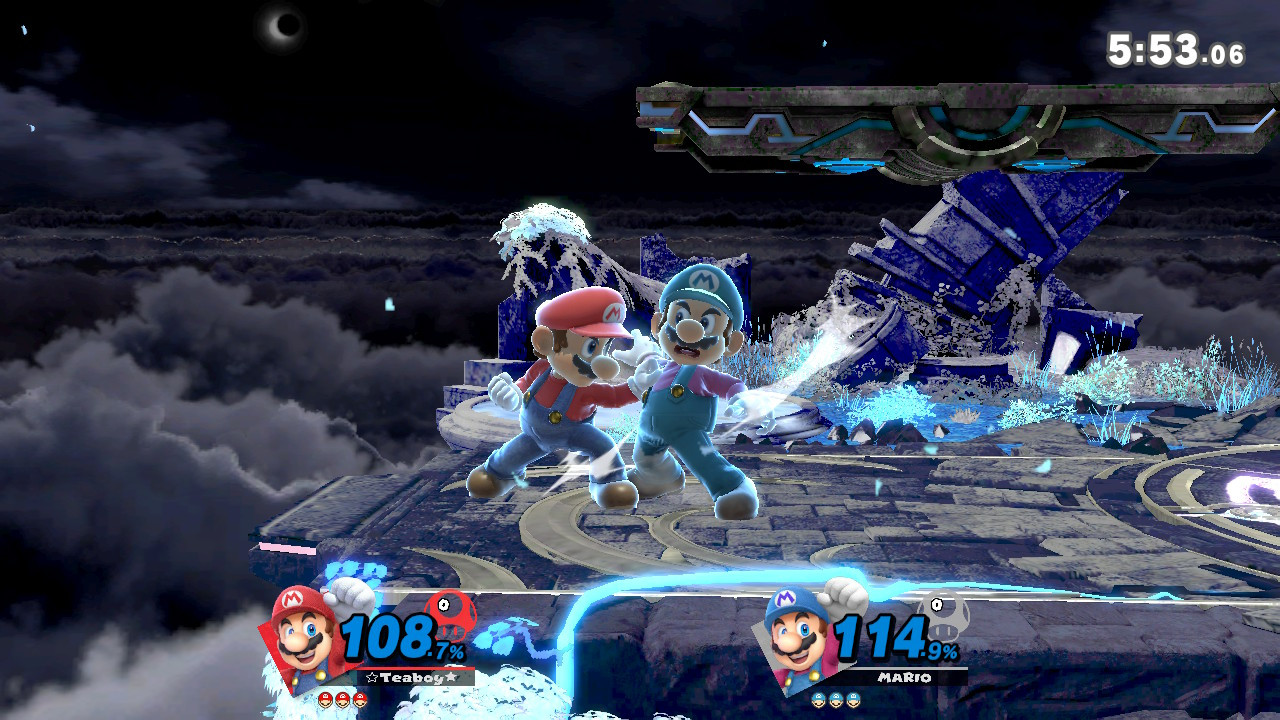Screen dimensions: 1280x720
Task: Click red Mario's character portrait icon
Action: pos(300,630)
